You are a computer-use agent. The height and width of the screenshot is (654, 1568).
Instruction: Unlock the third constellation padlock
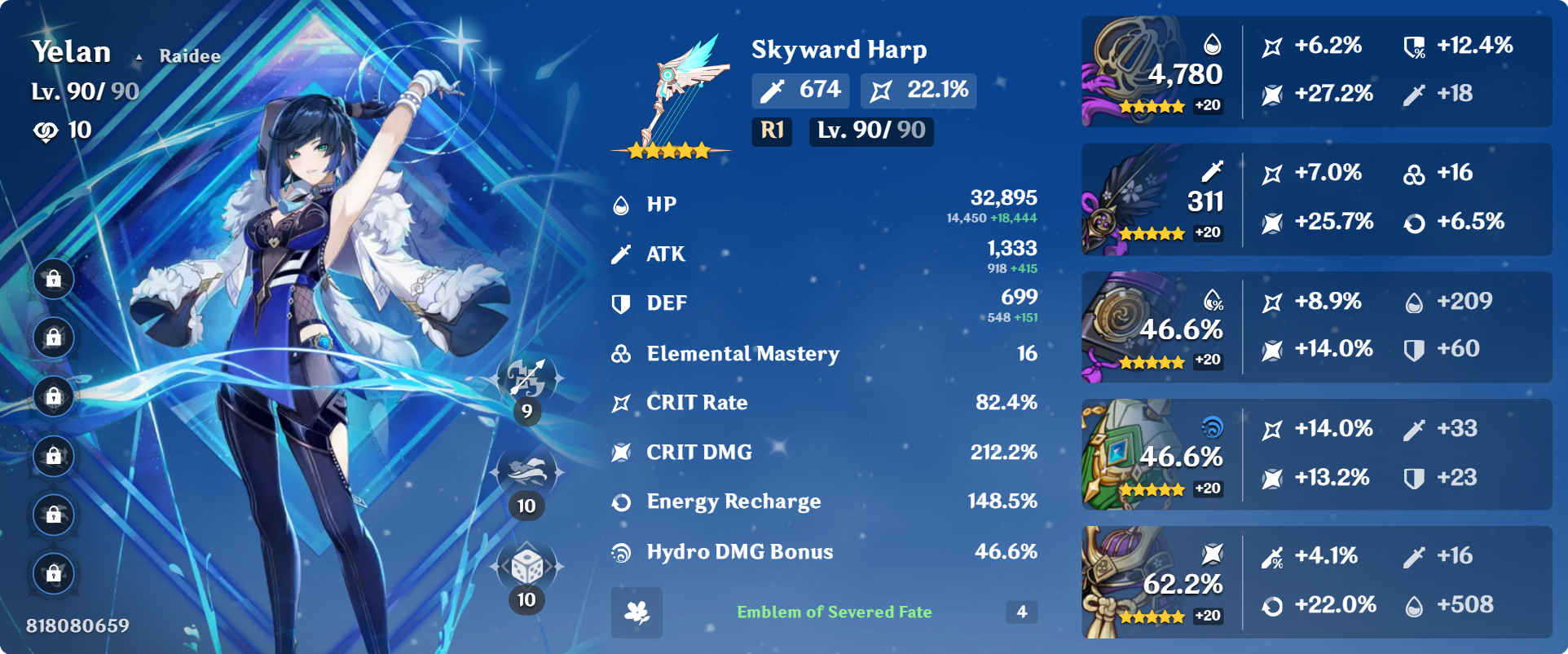click(53, 398)
